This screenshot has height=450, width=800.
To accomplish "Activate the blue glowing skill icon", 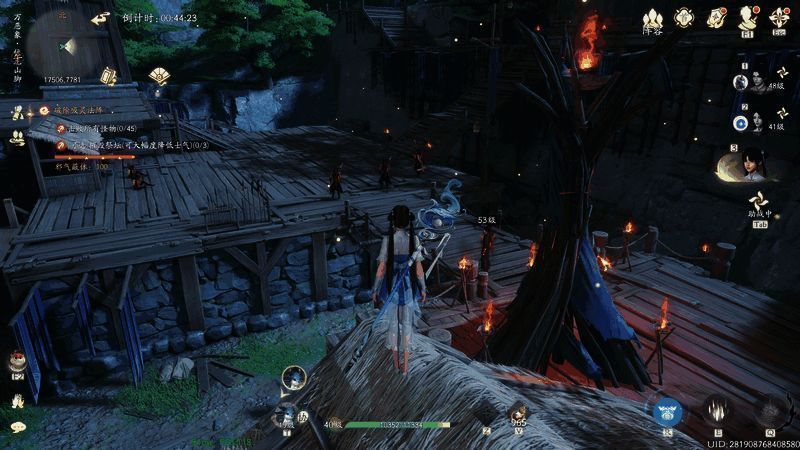I will pos(667,410).
